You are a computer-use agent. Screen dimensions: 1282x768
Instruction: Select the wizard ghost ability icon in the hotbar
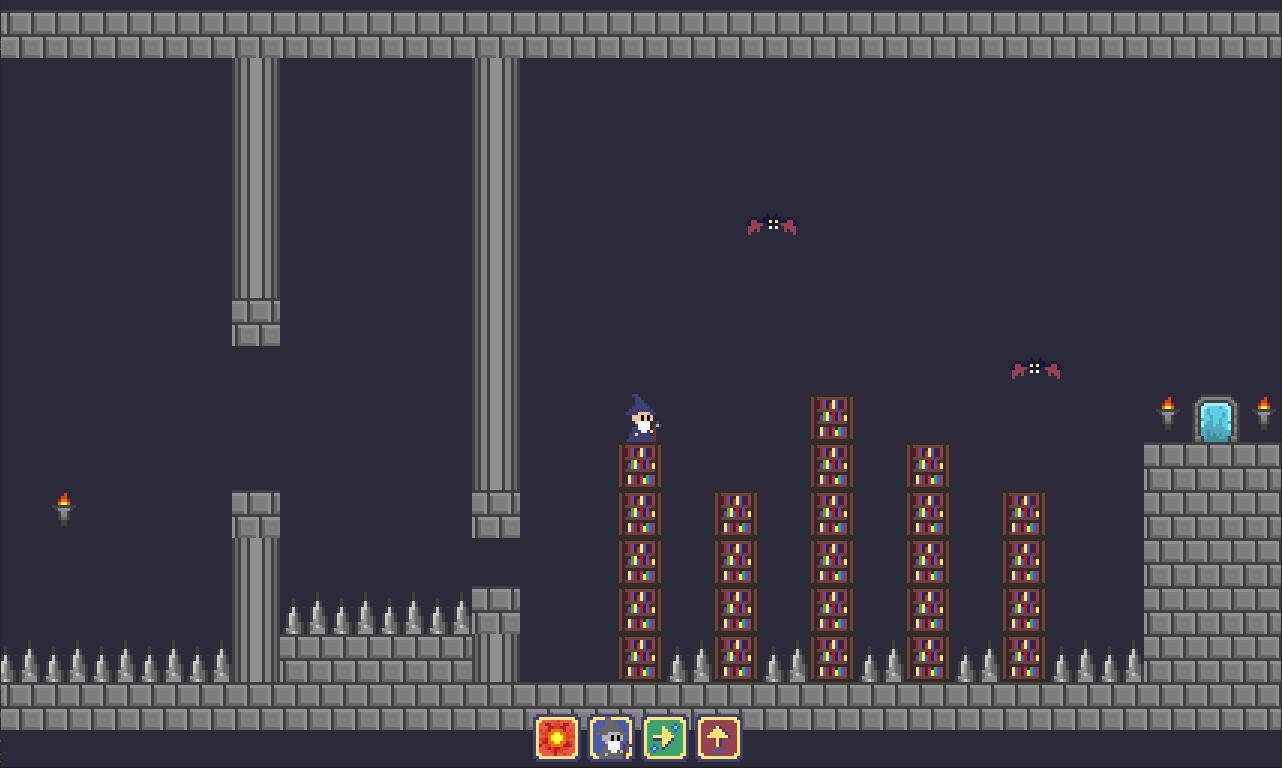(611, 738)
